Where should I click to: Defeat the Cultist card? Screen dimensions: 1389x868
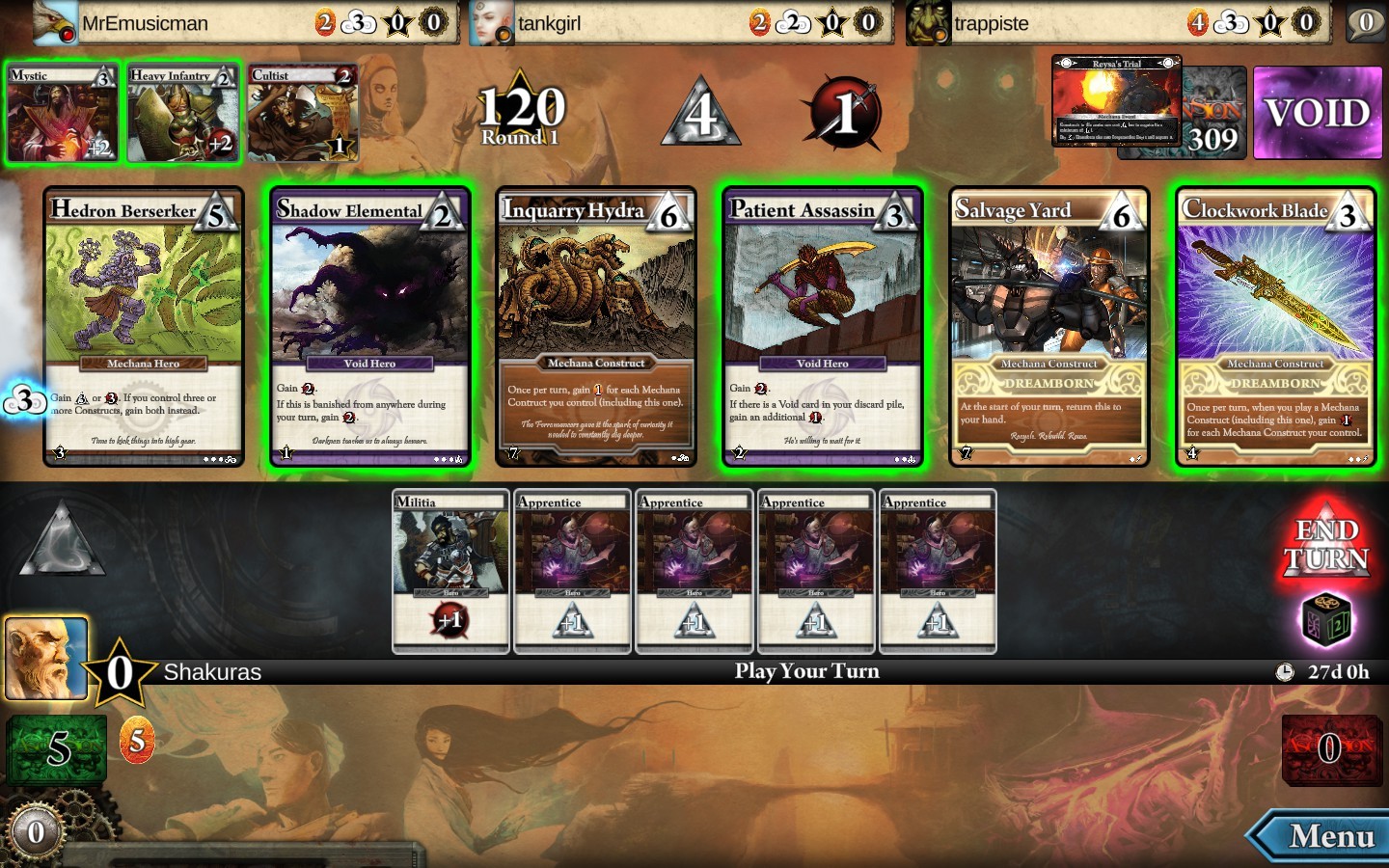click(303, 113)
